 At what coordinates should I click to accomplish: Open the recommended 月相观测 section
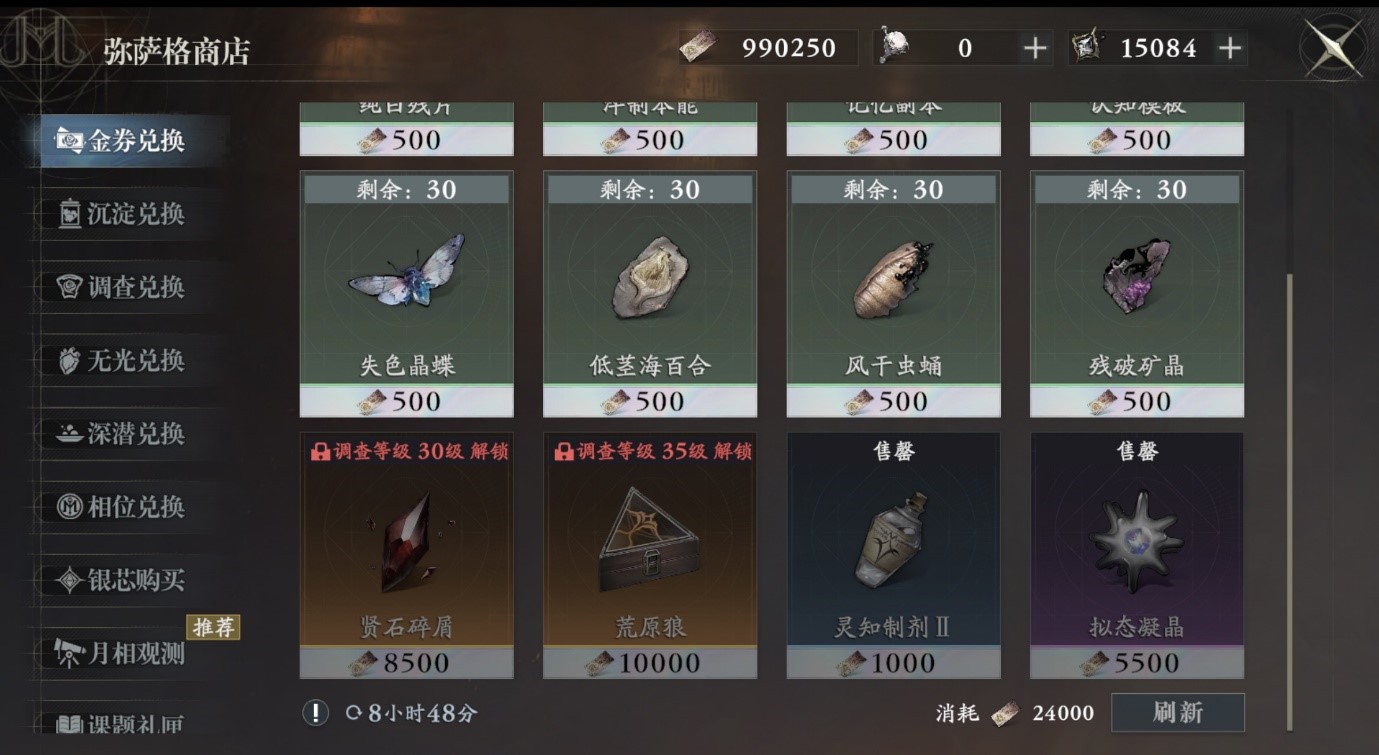click(x=67, y=650)
